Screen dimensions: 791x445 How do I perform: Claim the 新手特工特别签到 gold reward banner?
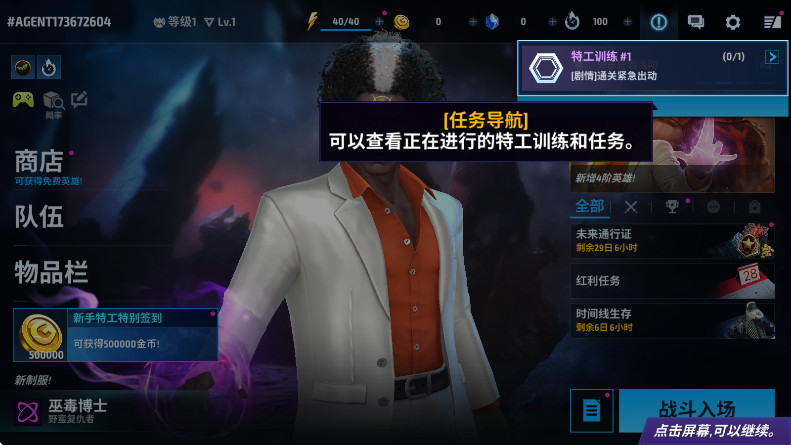click(x=116, y=335)
